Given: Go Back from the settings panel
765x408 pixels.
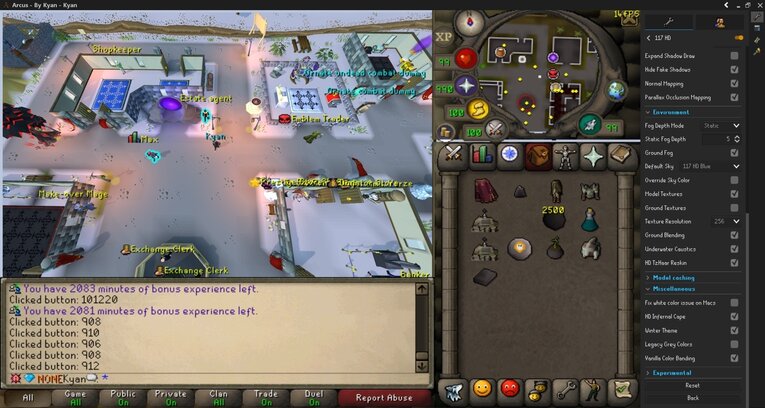Looking at the screenshot, I should 692,397.
